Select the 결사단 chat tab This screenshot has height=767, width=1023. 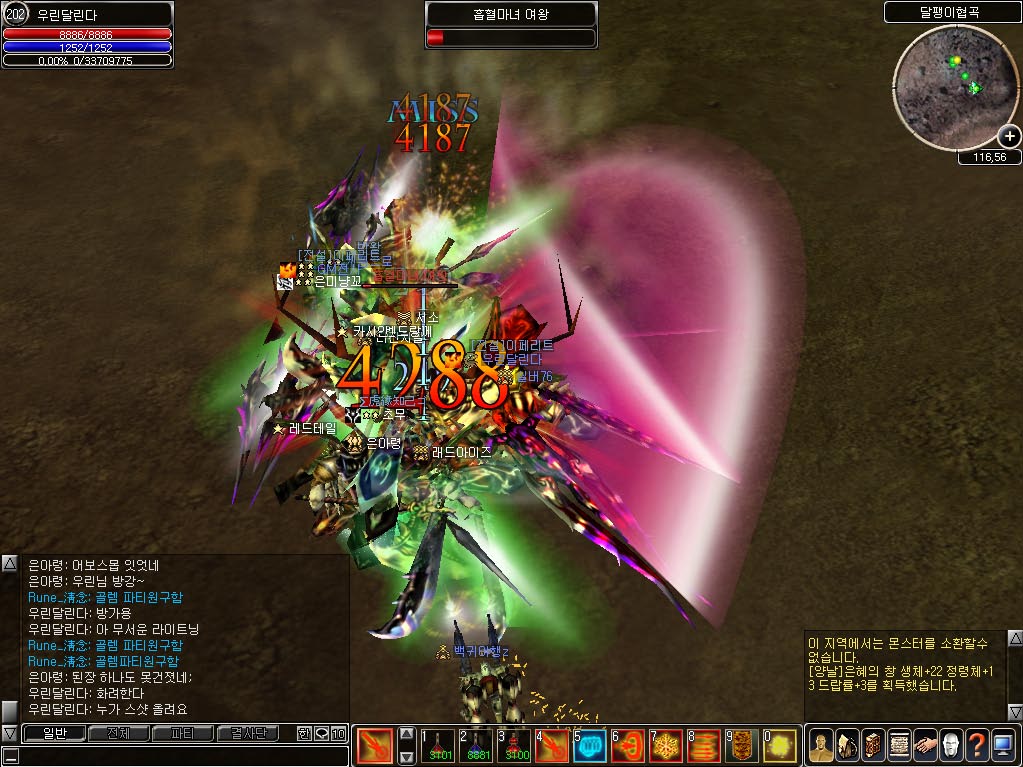point(248,734)
